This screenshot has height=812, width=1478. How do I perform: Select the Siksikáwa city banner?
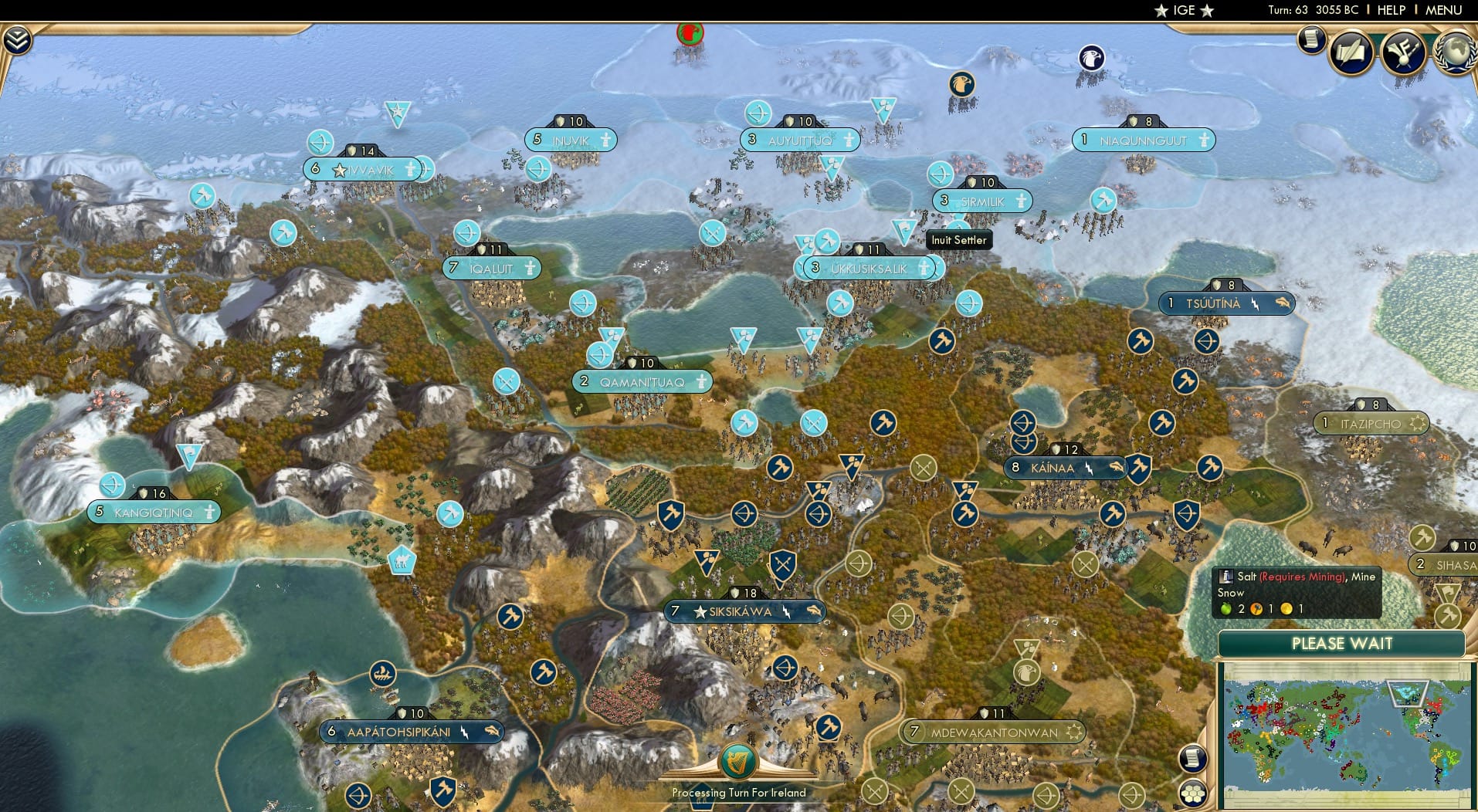coord(744,611)
